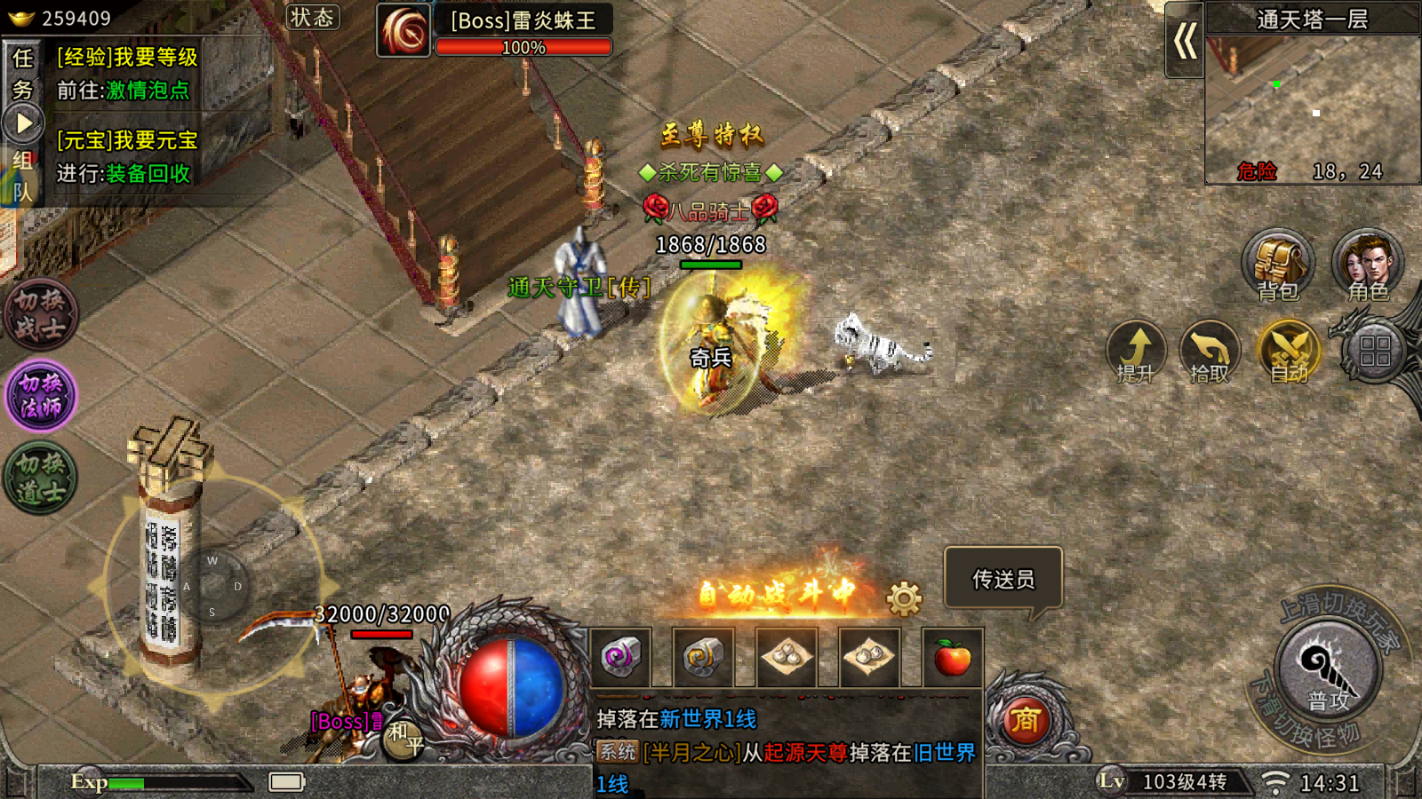
Task: Click the 拾取 pickup icon
Action: pos(1211,352)
